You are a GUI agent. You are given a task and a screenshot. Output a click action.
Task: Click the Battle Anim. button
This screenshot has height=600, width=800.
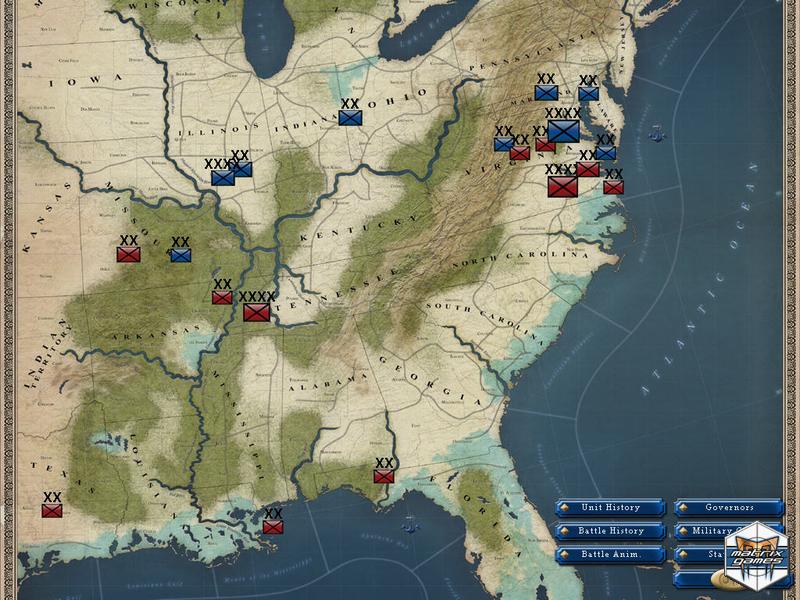[x=610, y=554]
